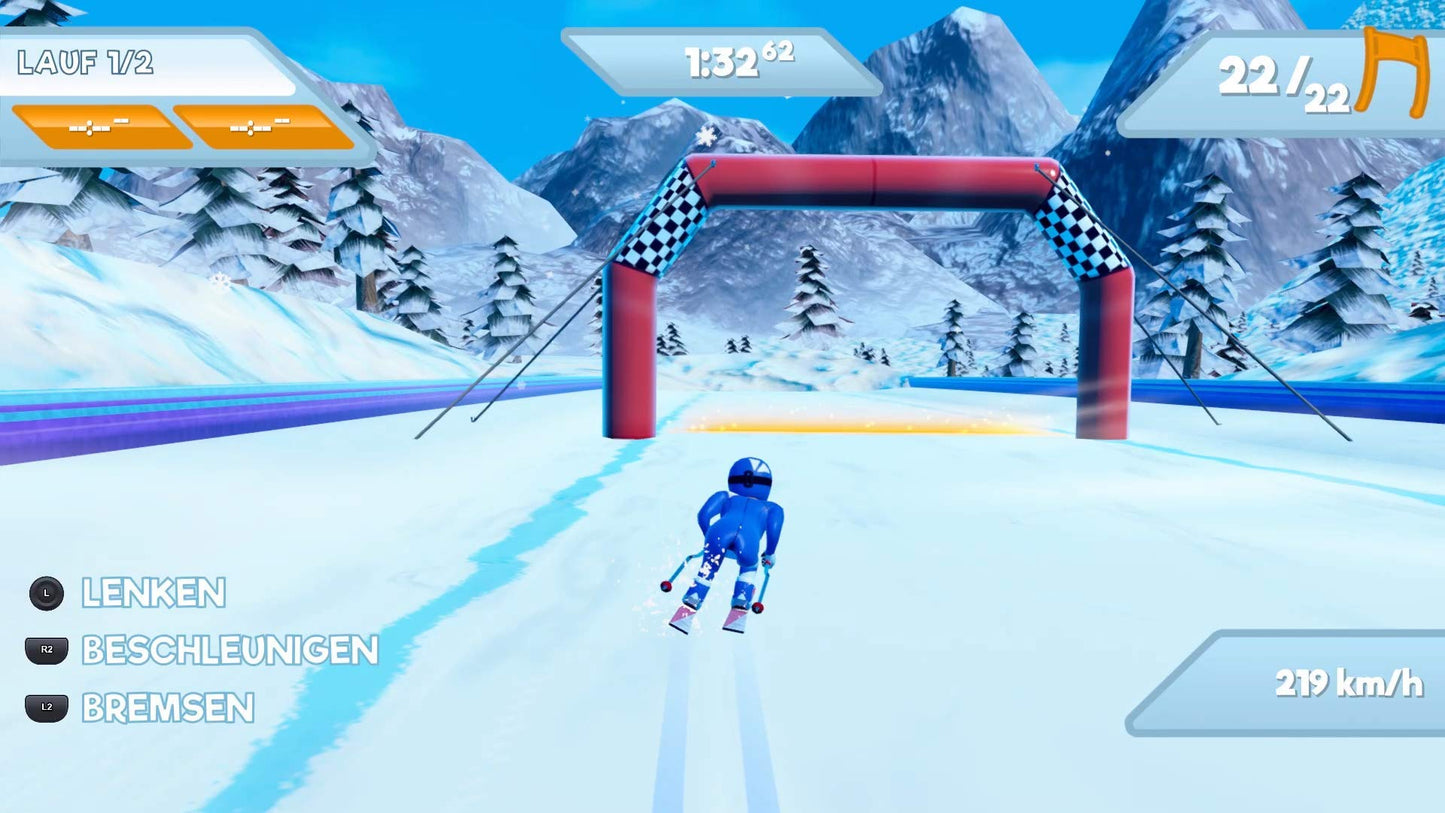Toggle the second orange split-time panel
The height and width of the screenshot is (813, 1445).
click(264, 127)
